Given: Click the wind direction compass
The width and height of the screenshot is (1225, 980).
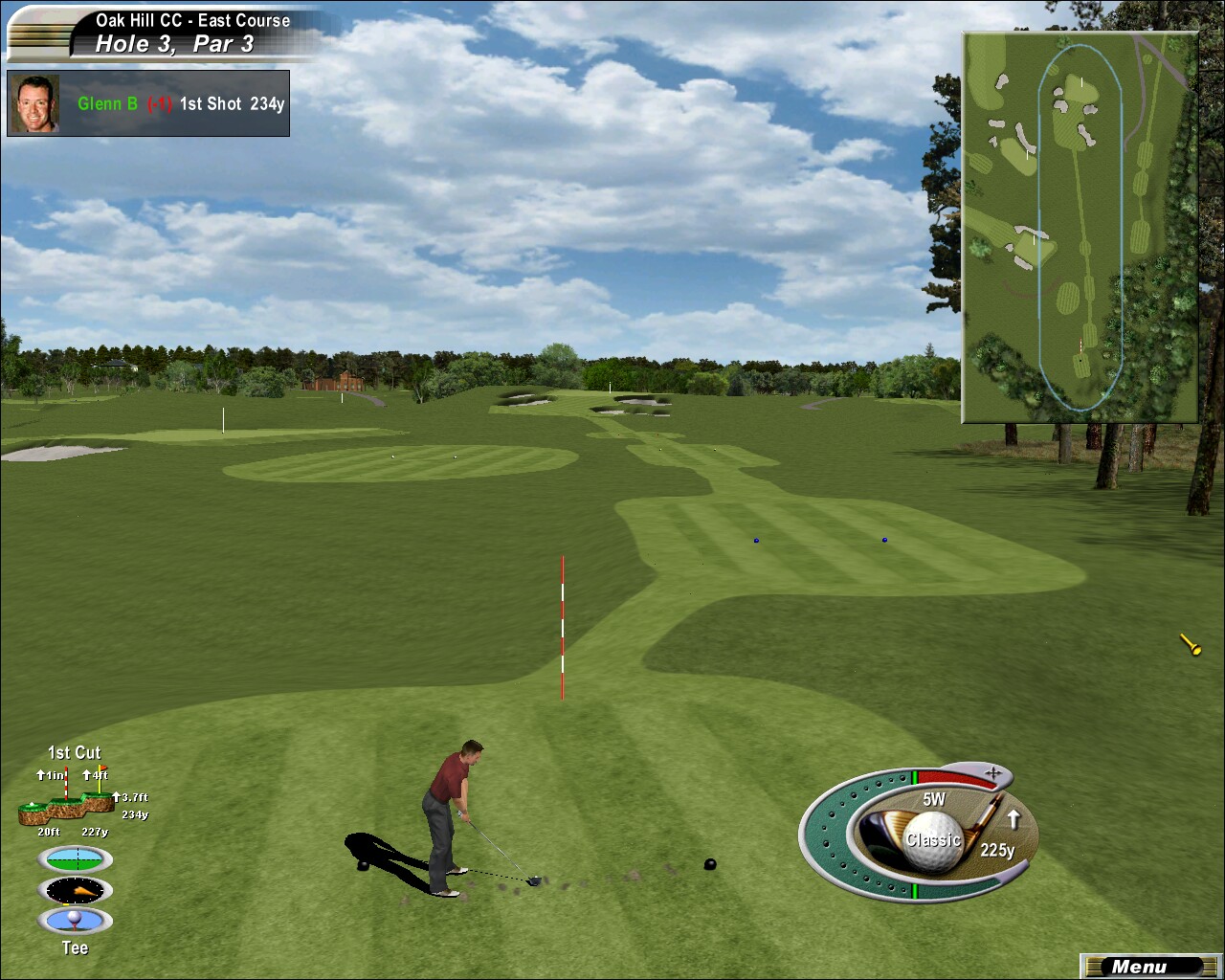Looking at the screenshot, I should click(75, 890).
